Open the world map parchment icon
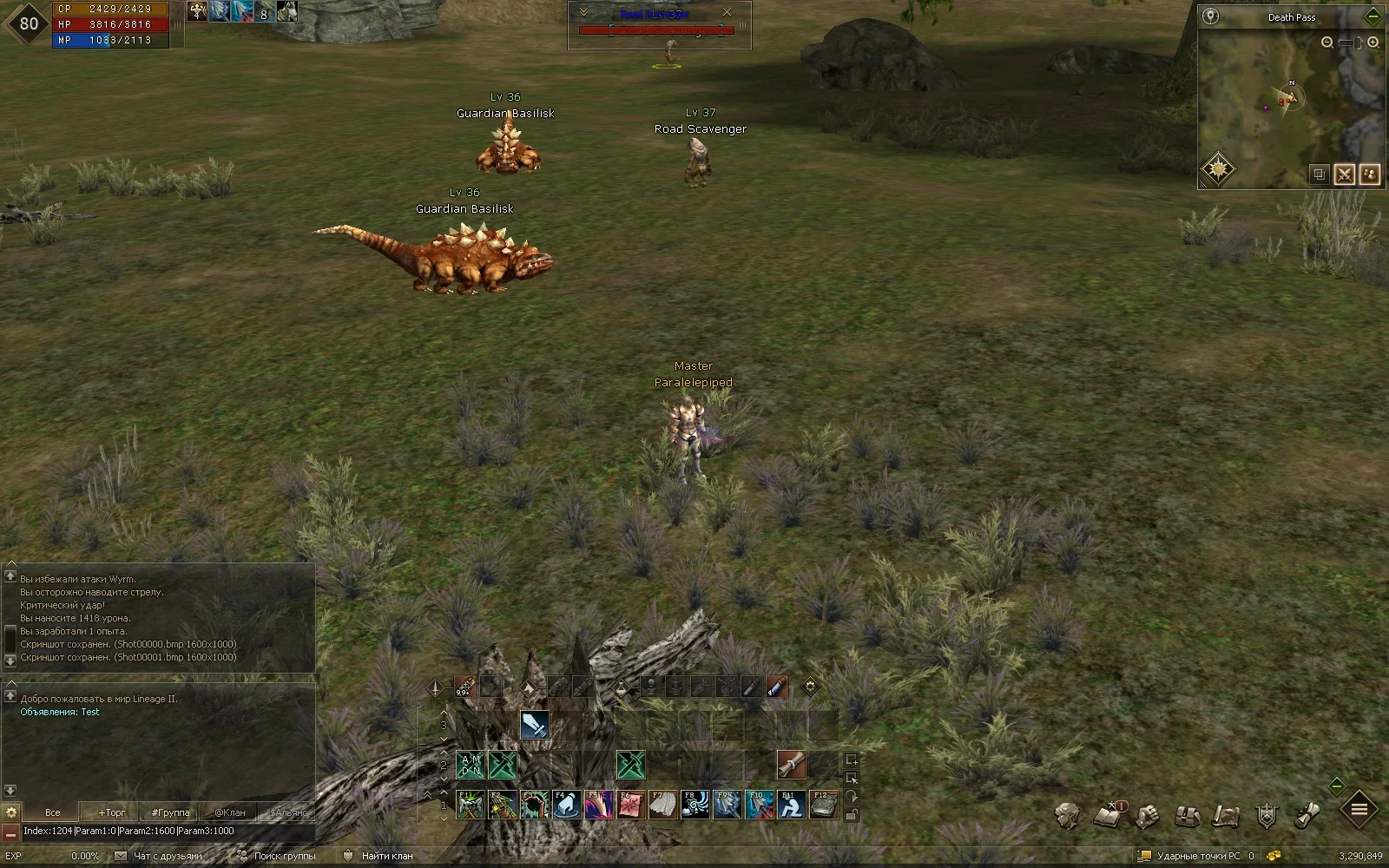Viewport: 1389px width, 868px height. pos(1226,816)
